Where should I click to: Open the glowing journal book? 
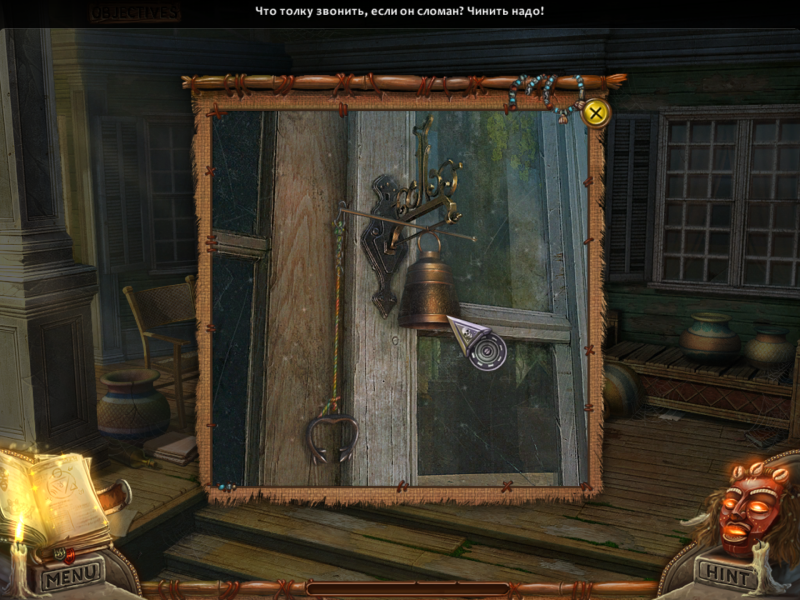[55, 497]
